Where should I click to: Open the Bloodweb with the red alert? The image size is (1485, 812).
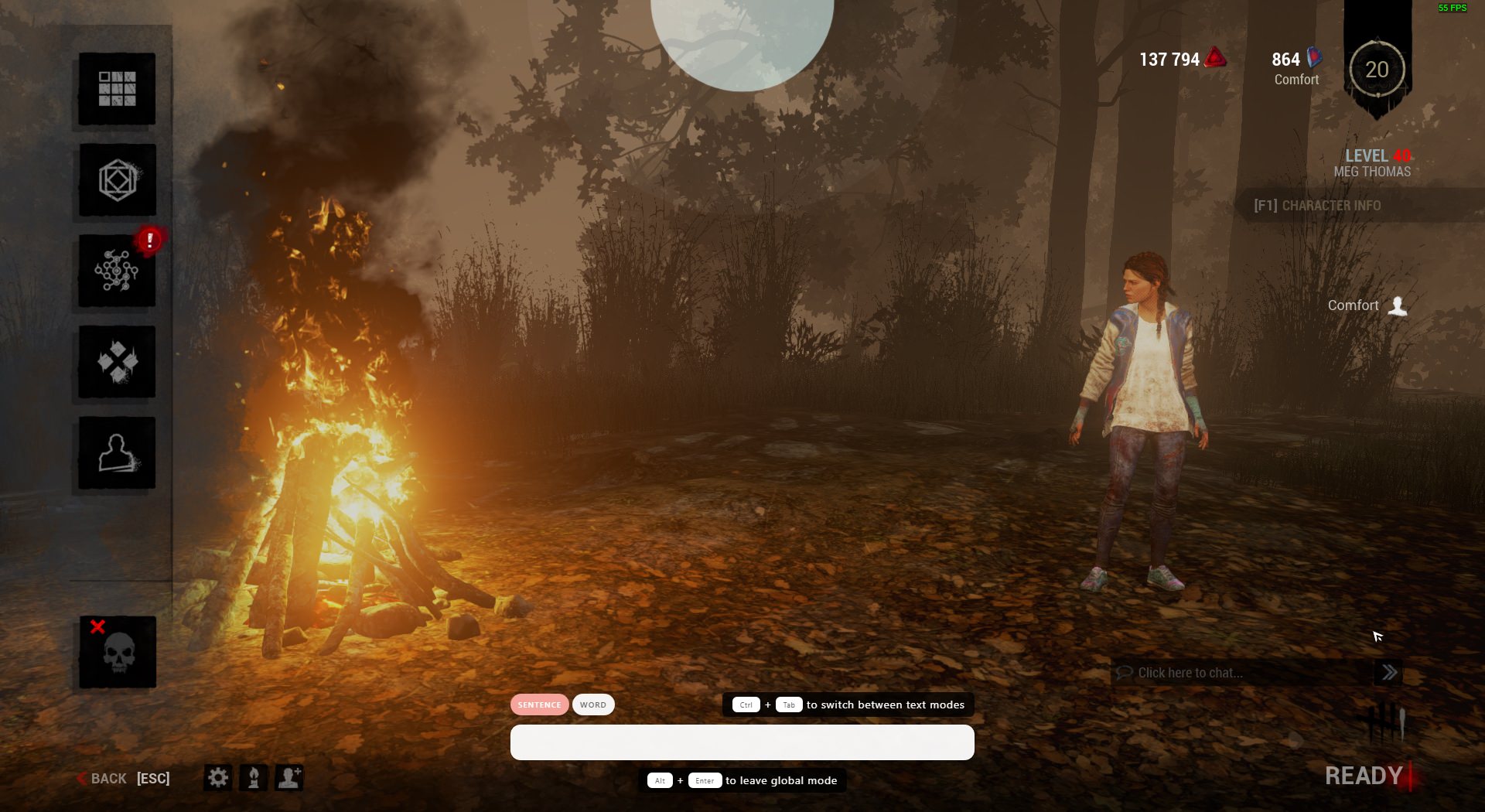click(x=117, y=271)
